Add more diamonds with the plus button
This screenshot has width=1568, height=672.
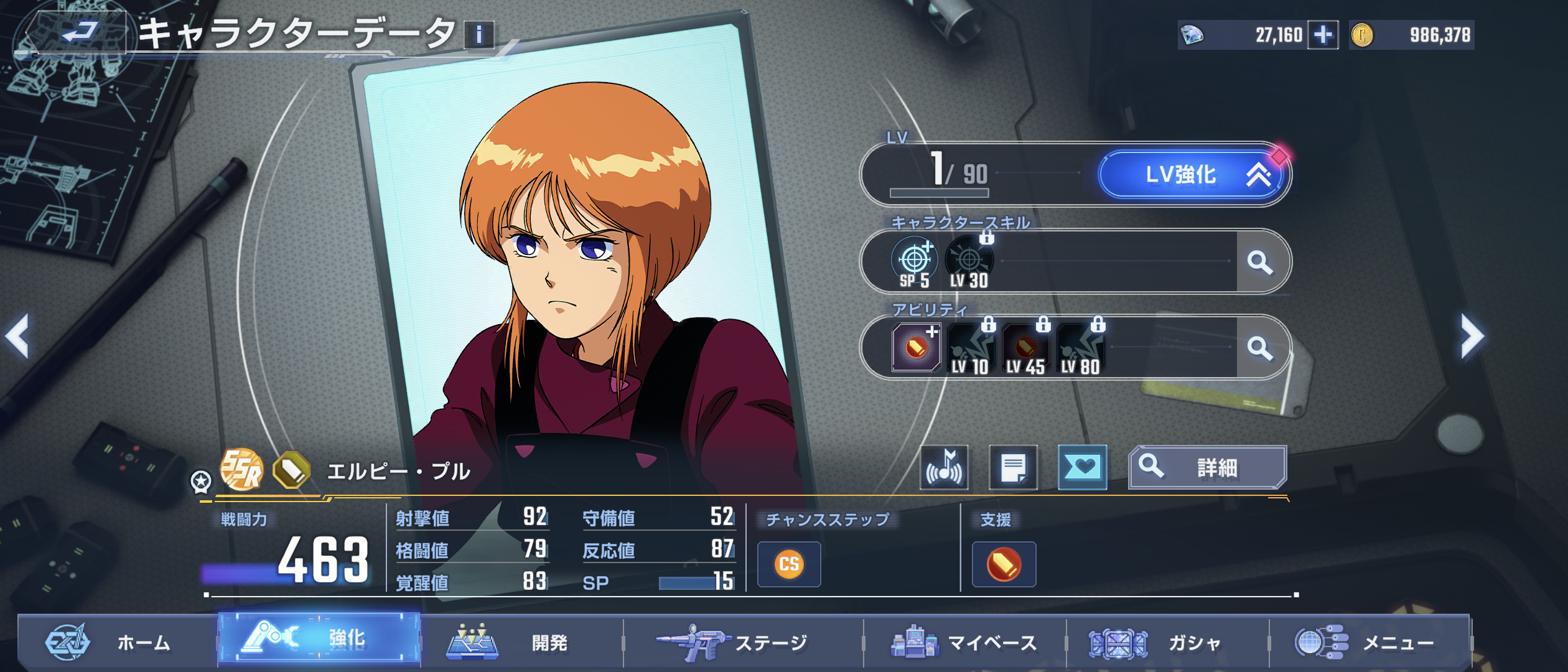[1323, 35]
